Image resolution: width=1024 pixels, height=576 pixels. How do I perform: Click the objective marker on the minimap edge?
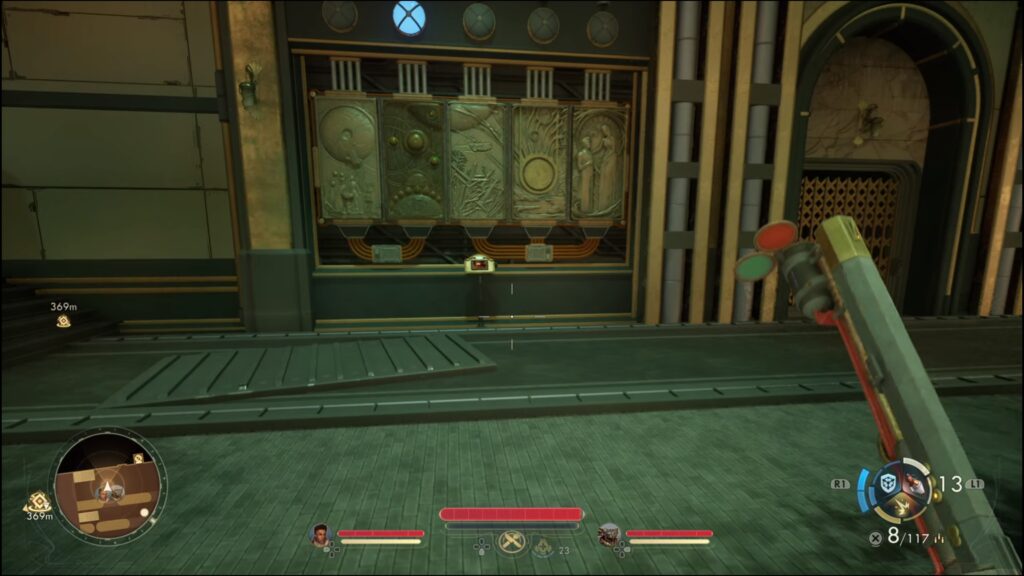pyautogui.click(x=139, y=458)
